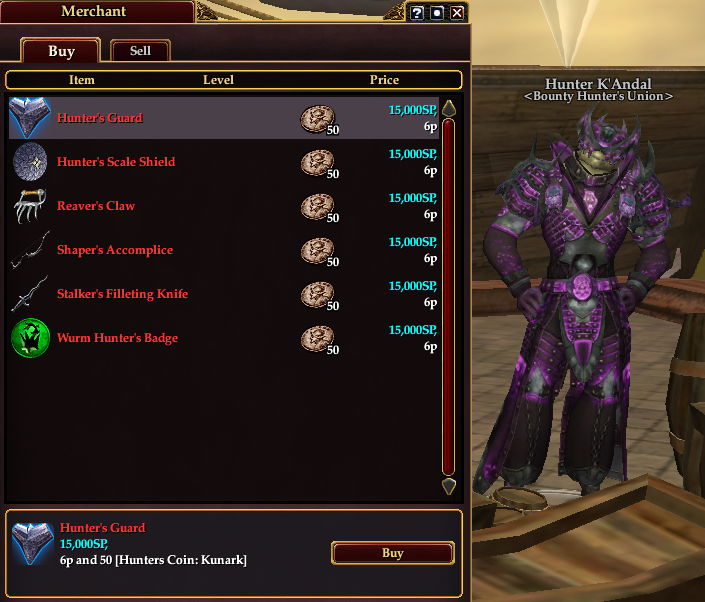
Task: Open the Merchant window help button
Action: [418, 13]
